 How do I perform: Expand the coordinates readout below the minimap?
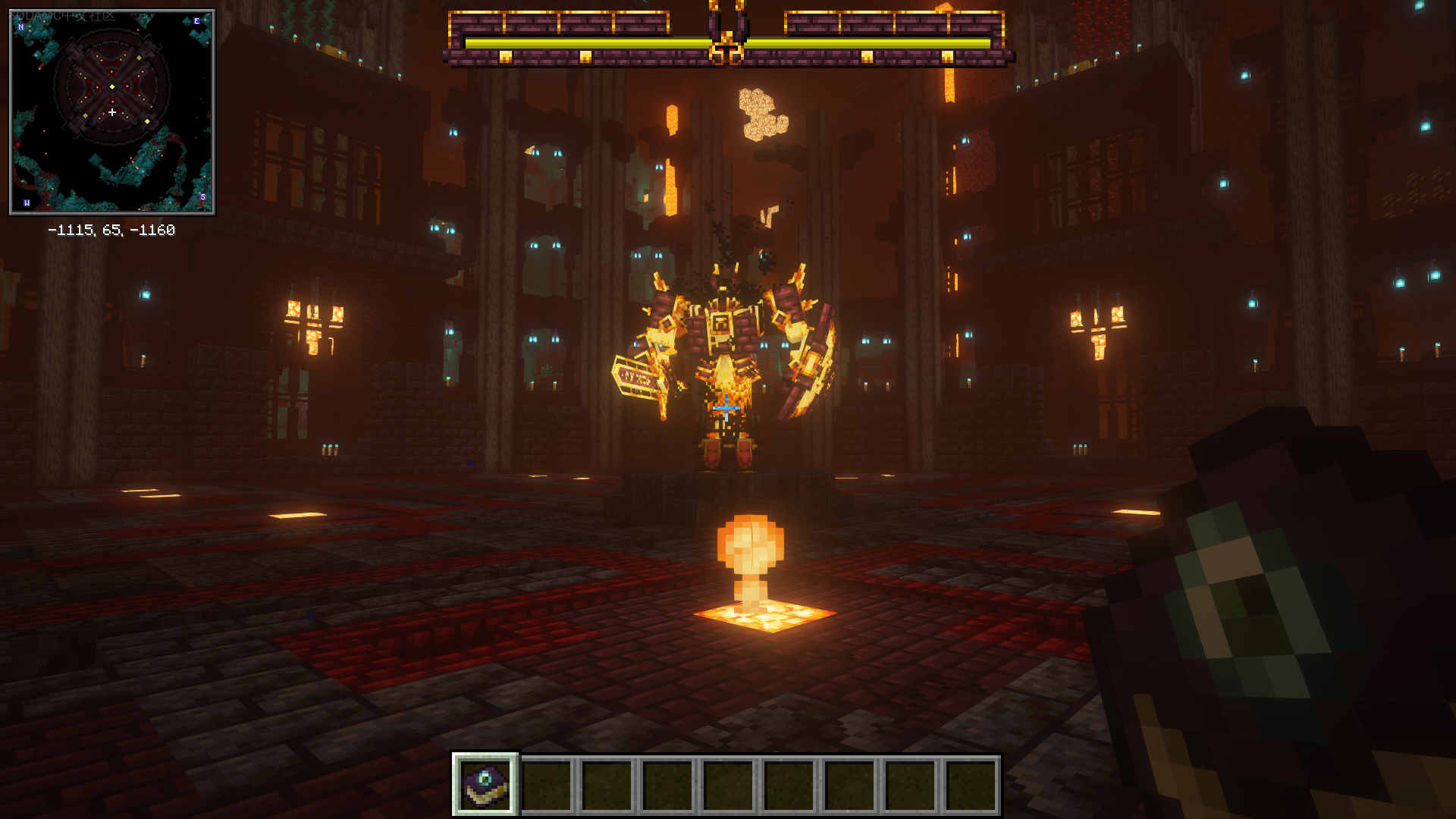pyautogui.click(x=112, y=230)
